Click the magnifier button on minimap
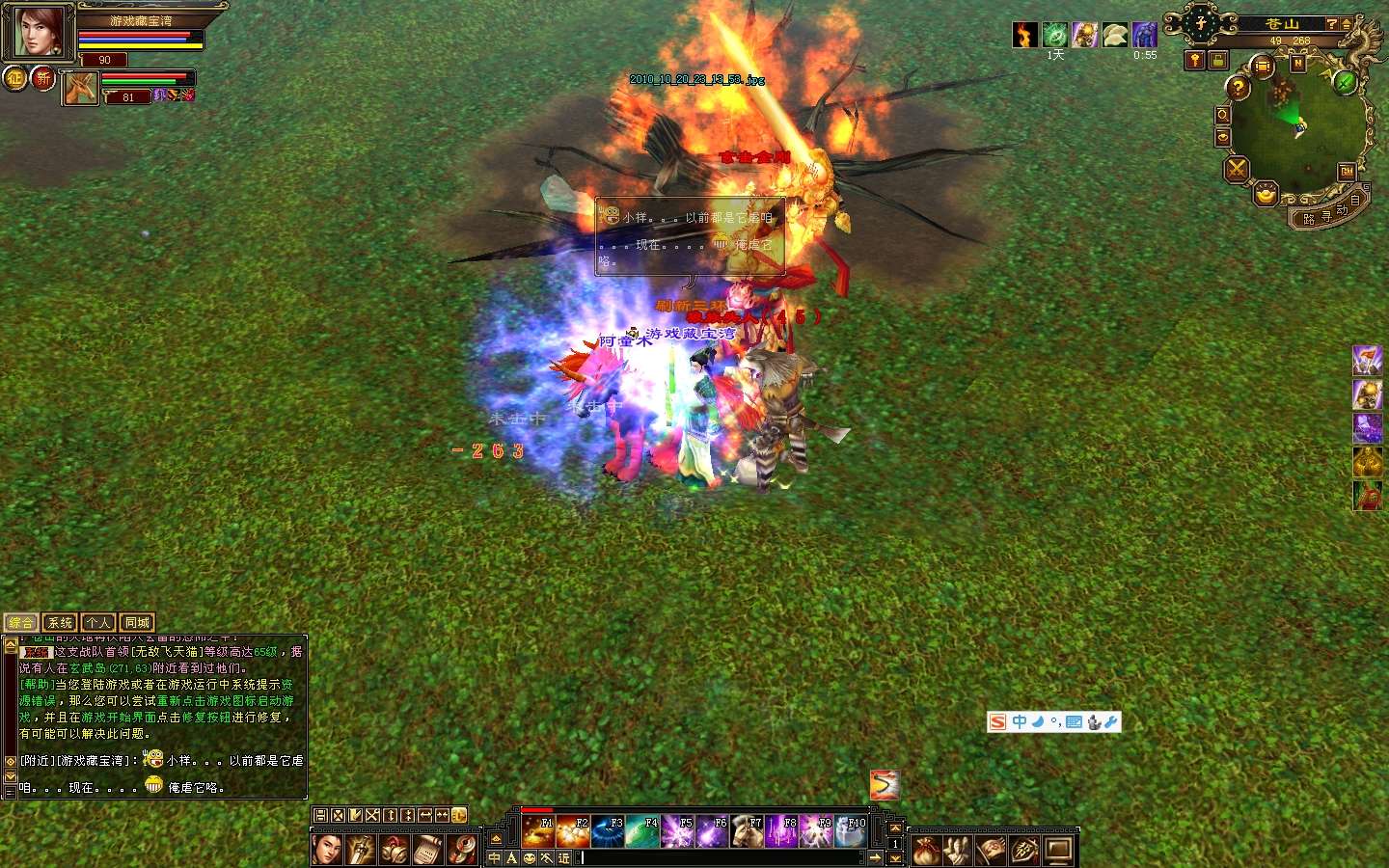 pos(1223,115)
